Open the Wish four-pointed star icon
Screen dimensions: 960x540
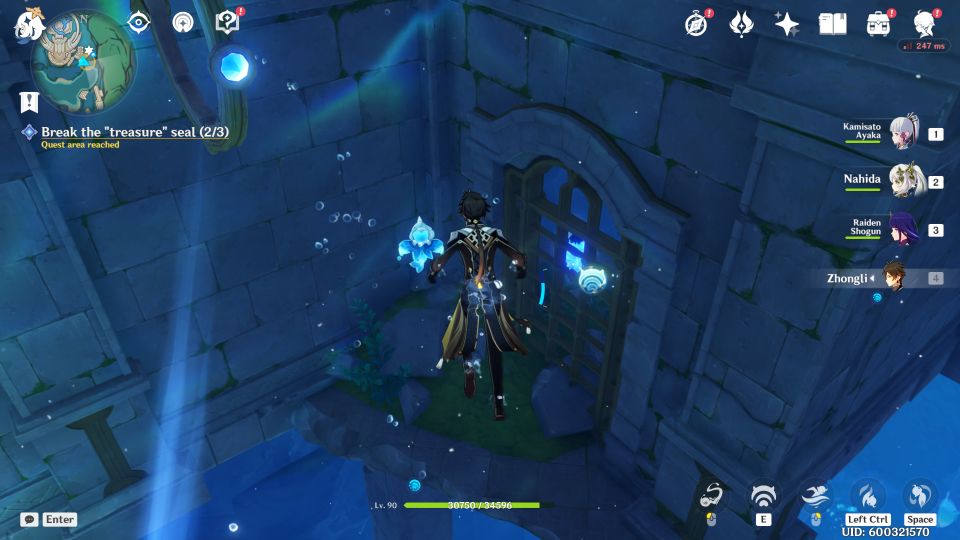click(x=787, y=24)
